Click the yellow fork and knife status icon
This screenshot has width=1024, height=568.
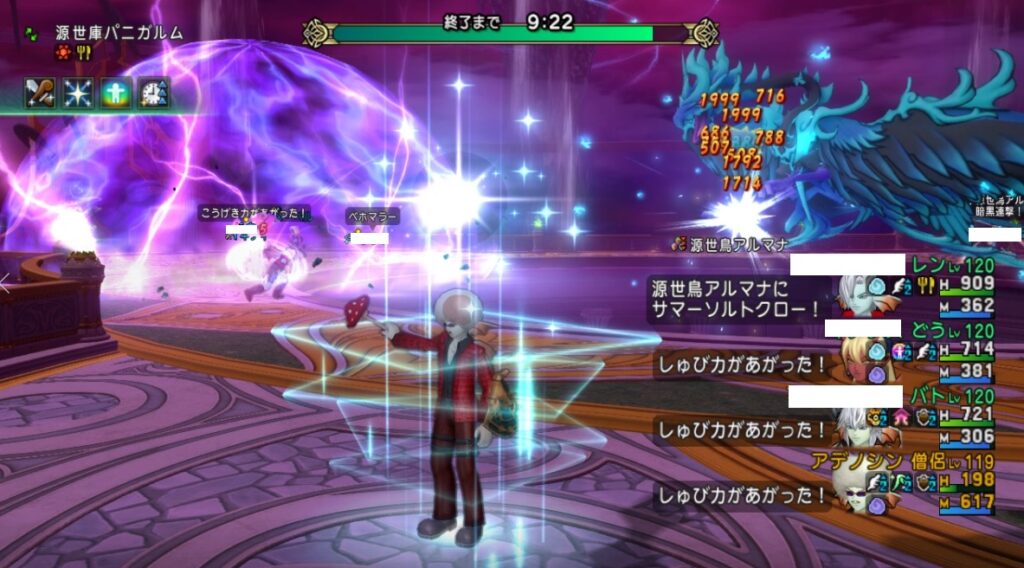84,53
